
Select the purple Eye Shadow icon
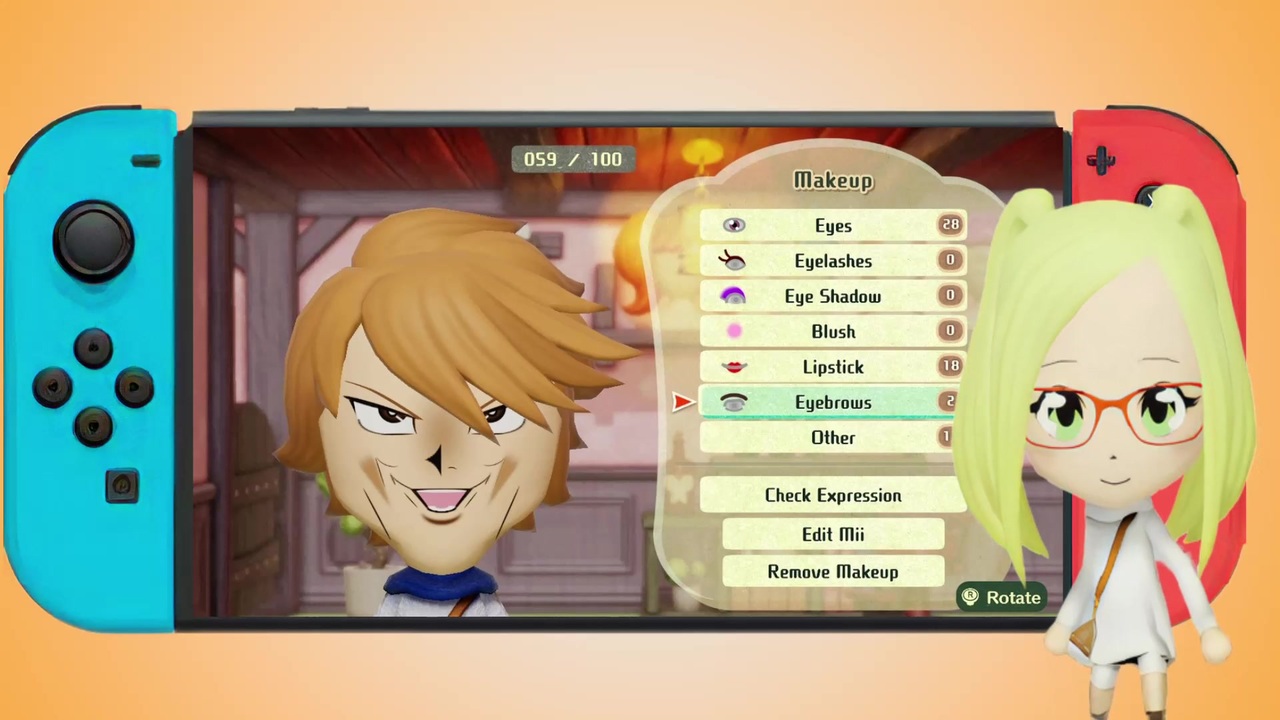pyautogui.click(x=734, y=295)
